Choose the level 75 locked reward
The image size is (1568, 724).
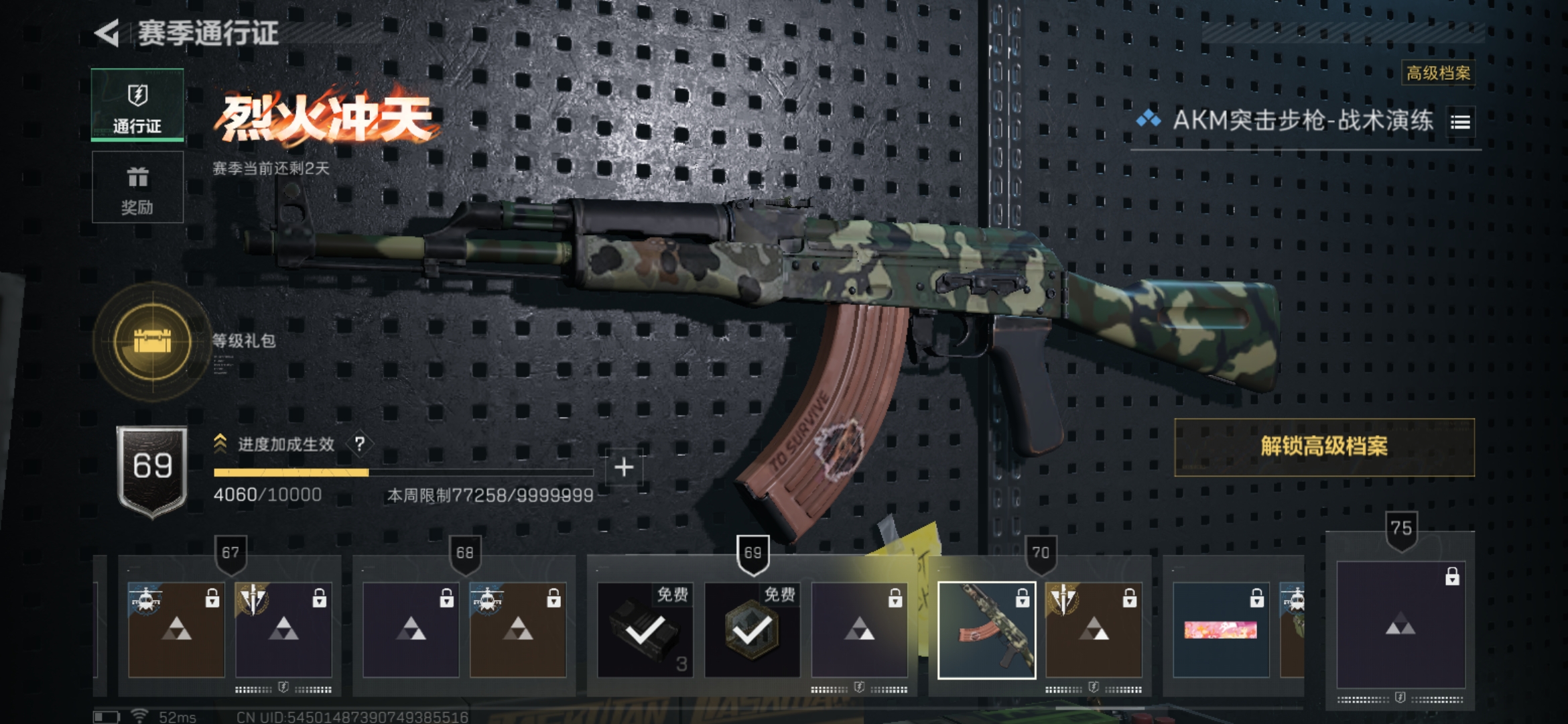pyautogui.click(x=1400, y=625)
